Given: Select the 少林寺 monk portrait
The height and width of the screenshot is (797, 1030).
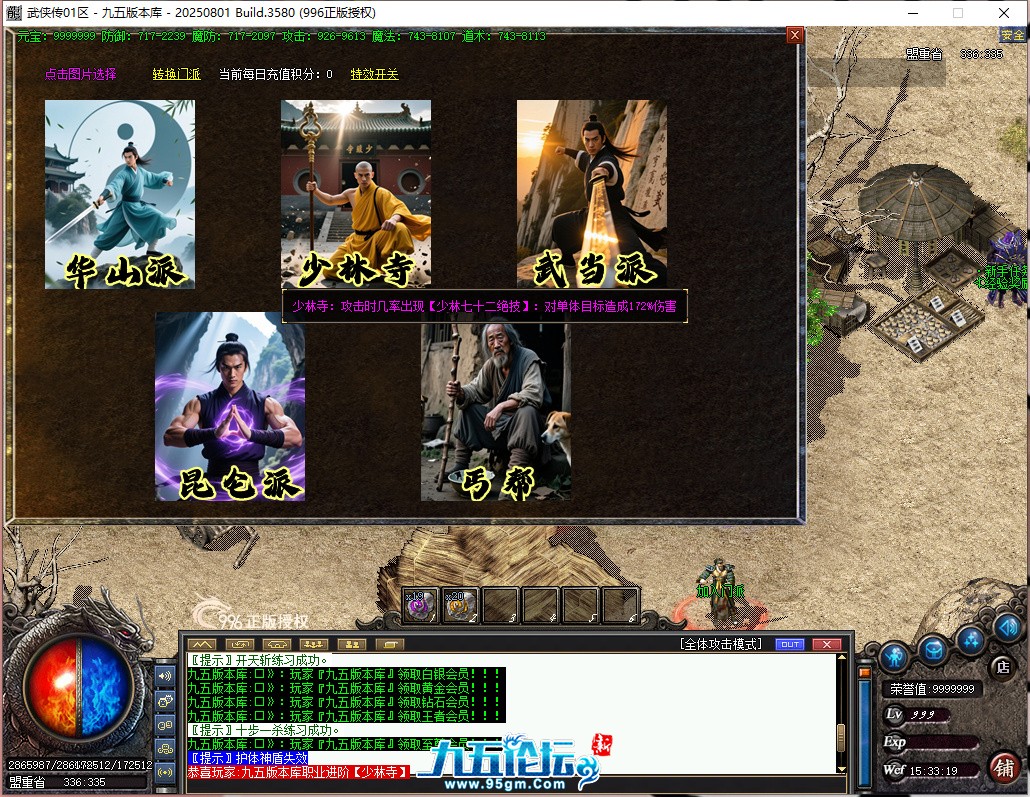Looking at the screenshot, I should [x=356, y=194].
